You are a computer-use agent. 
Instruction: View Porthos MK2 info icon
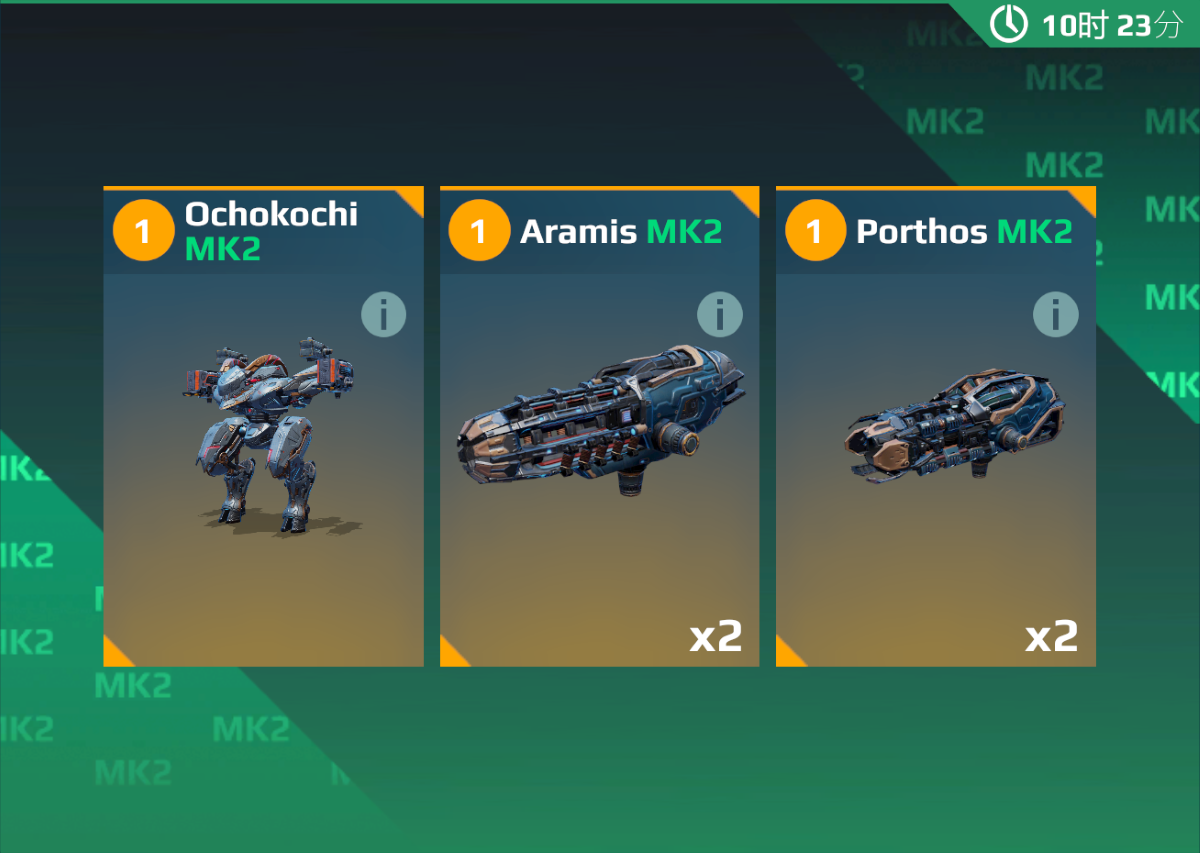[1055, 316]
